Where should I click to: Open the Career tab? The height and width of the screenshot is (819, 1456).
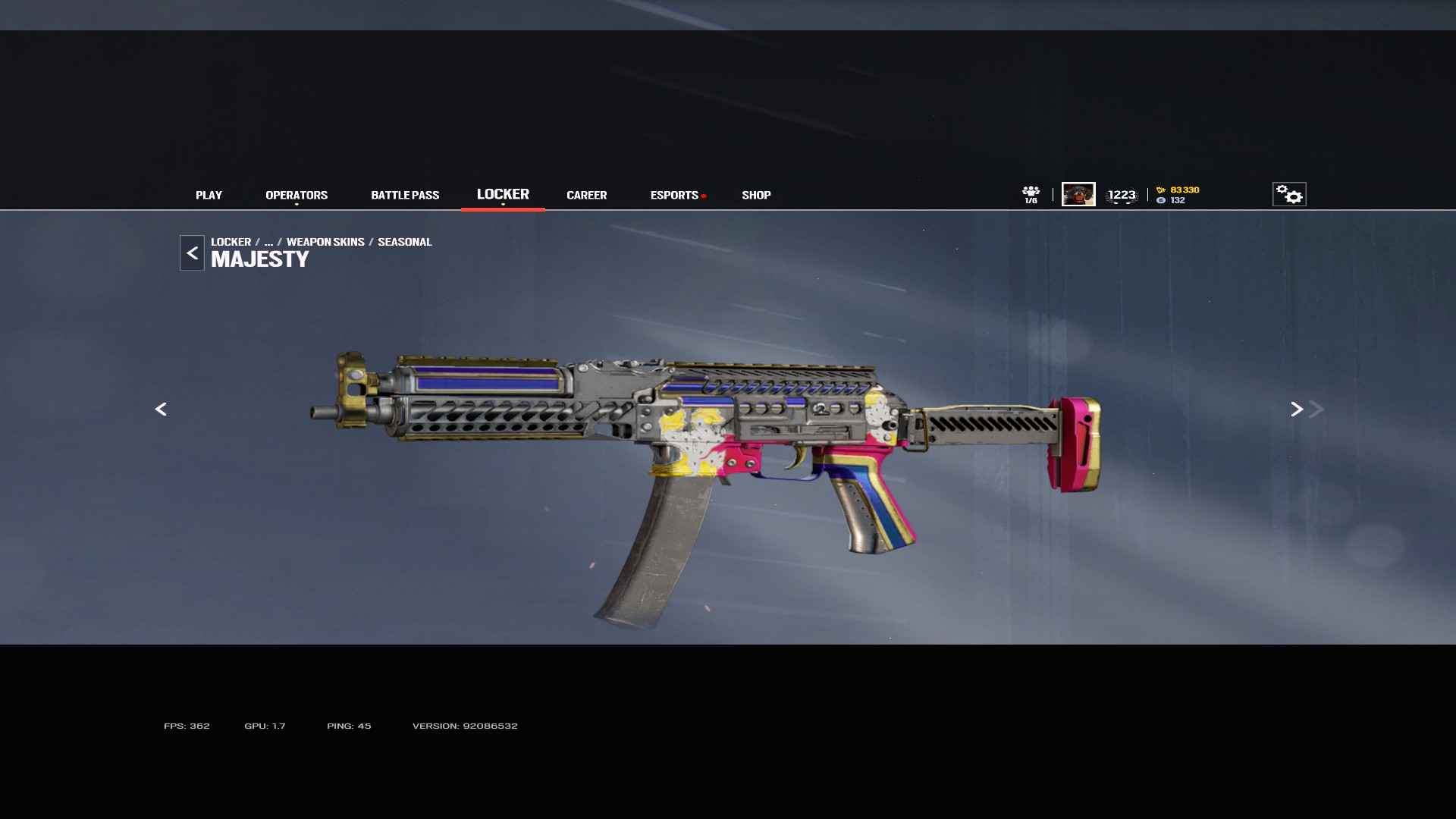click(x=586, y=195)
